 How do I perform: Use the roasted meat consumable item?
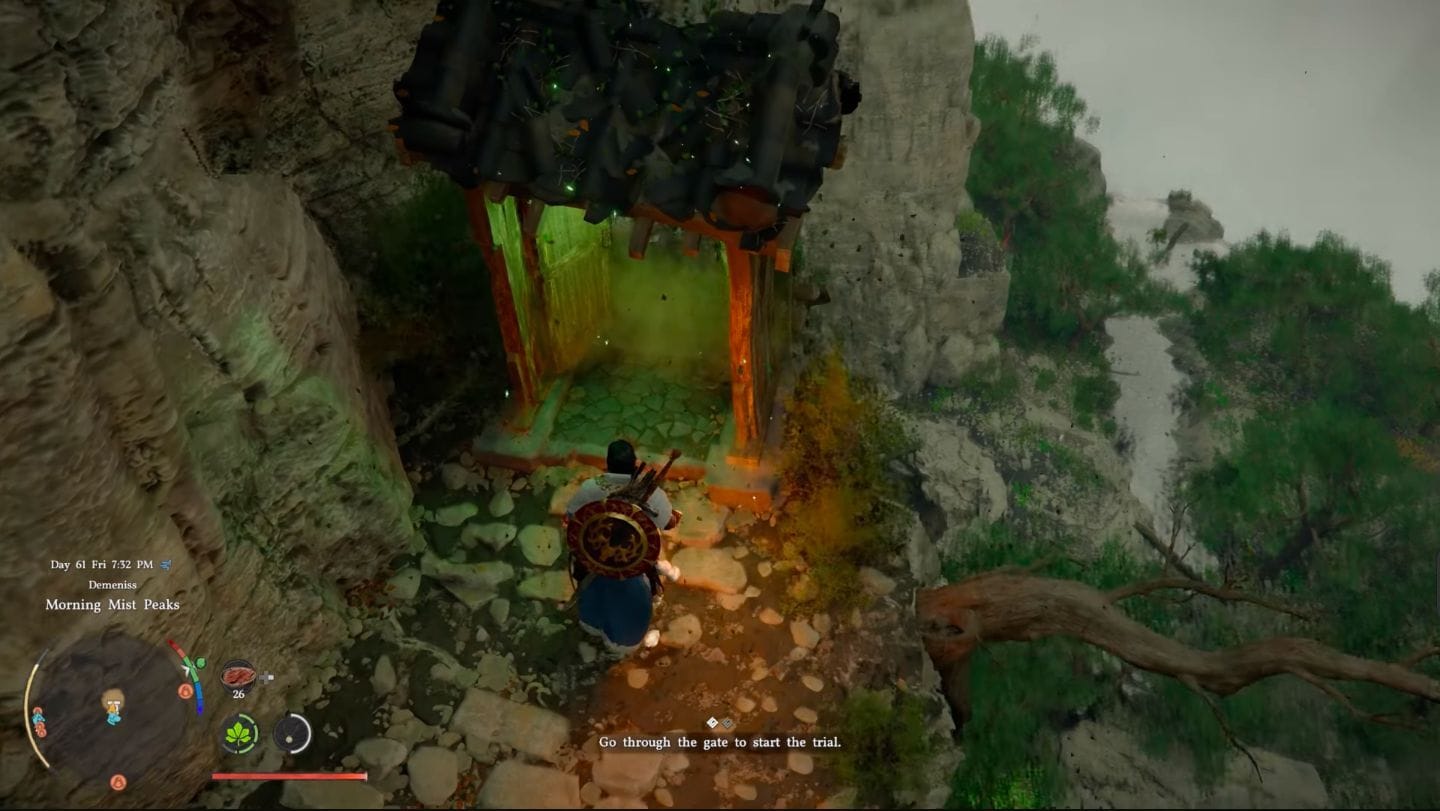pyautogui.click(x=238, y=674)
